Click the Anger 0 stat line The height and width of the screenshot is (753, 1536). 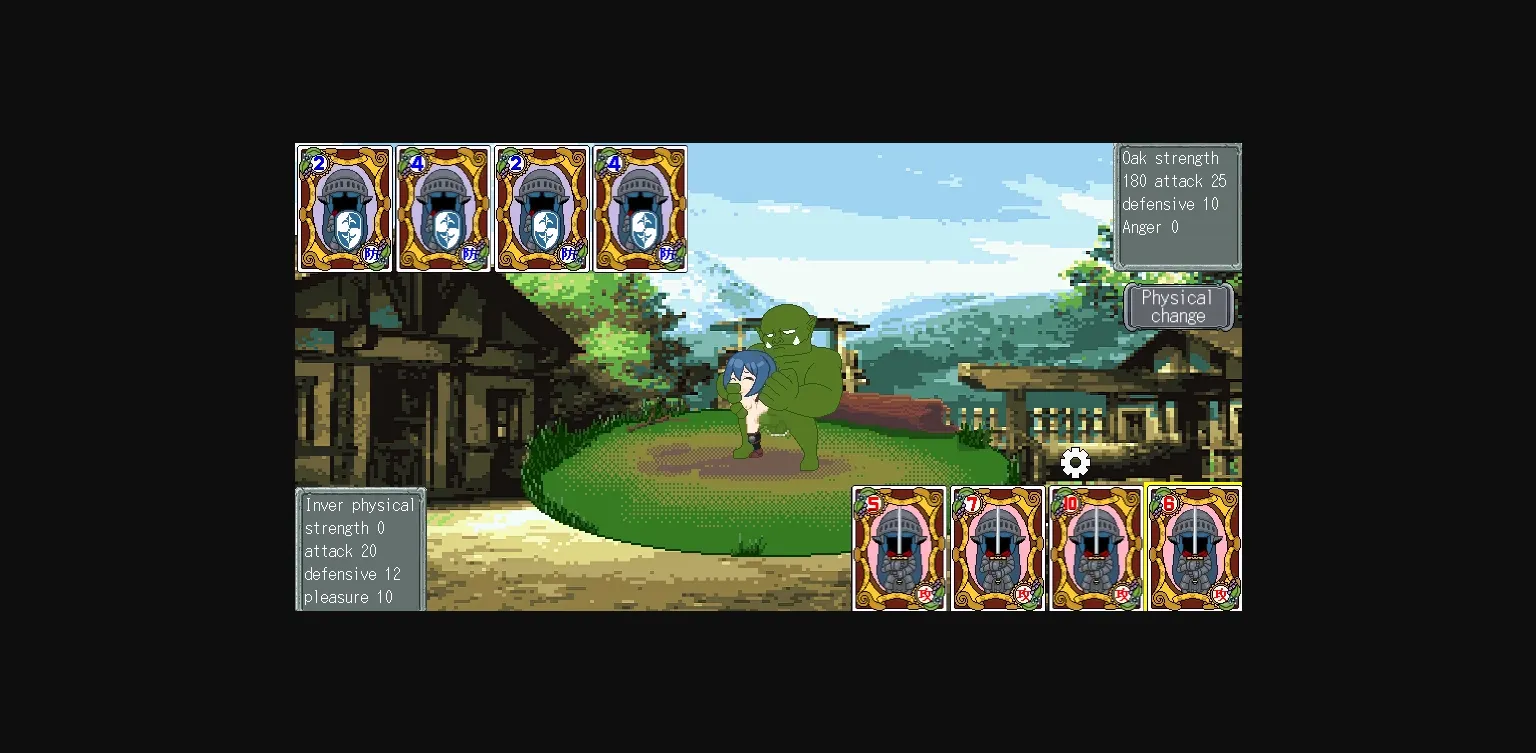(x=1150, y=227)
